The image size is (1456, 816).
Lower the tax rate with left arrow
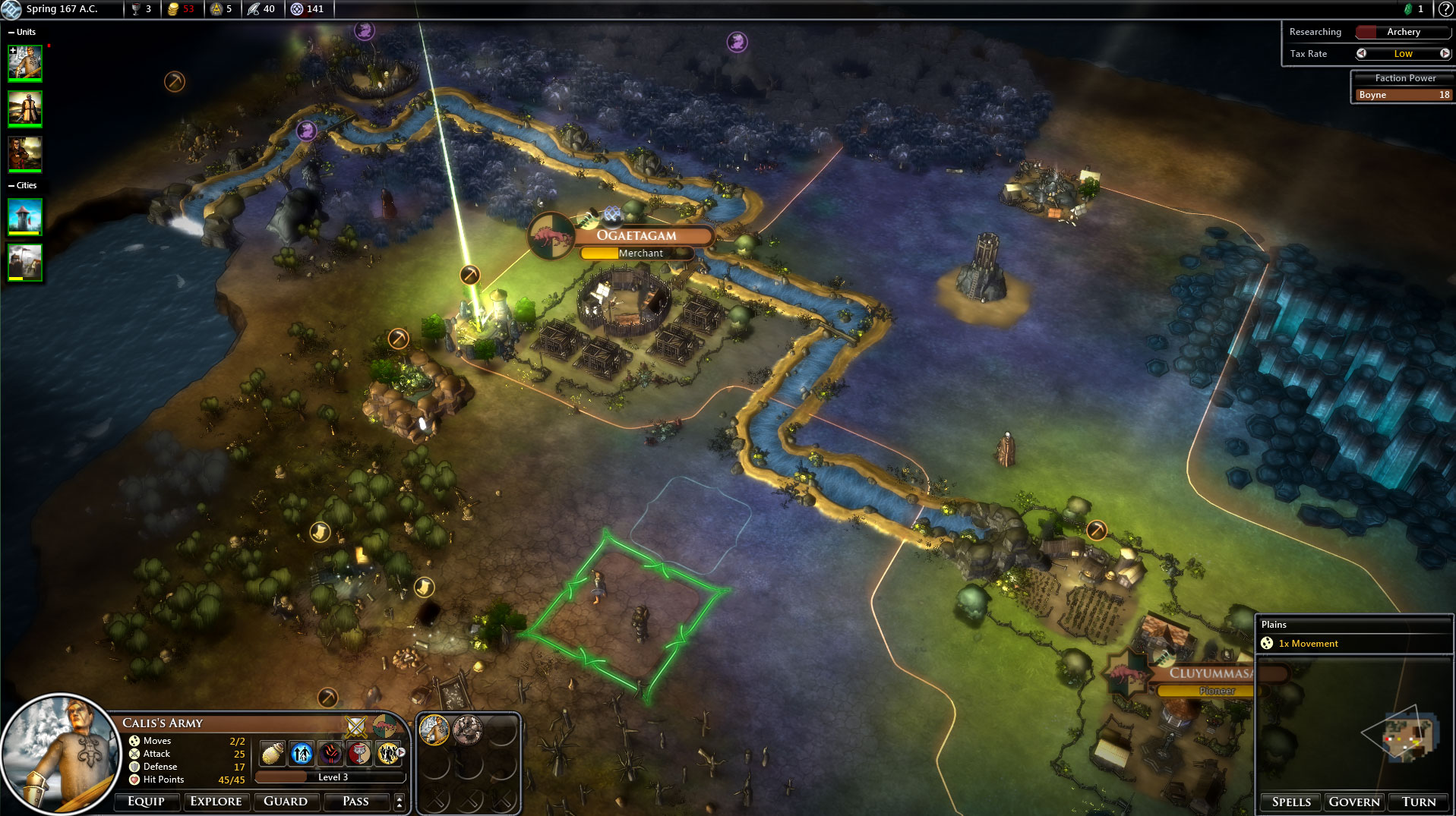point(1361,54)
